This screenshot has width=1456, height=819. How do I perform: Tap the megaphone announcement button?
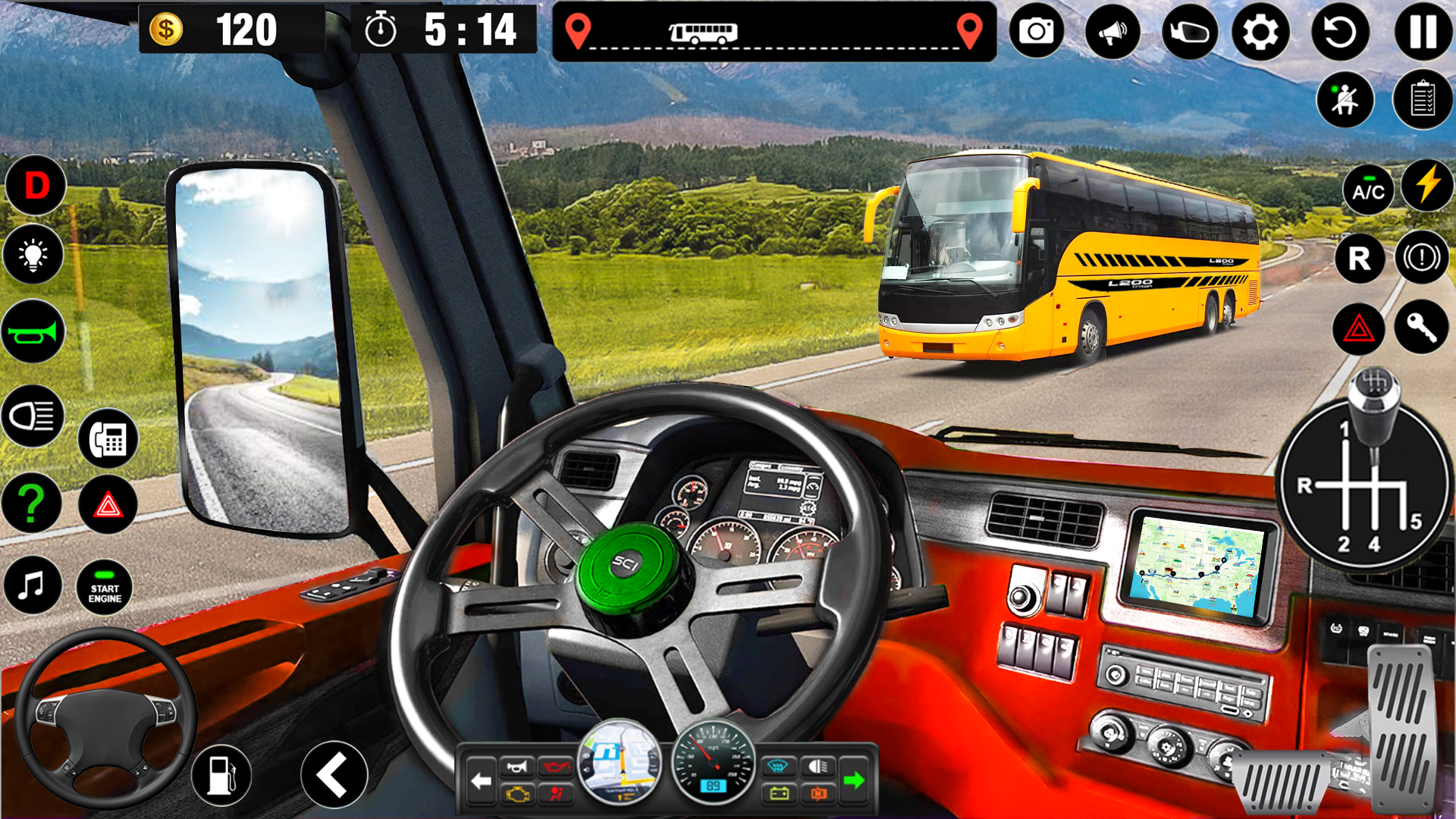(x=1112, y=32)
